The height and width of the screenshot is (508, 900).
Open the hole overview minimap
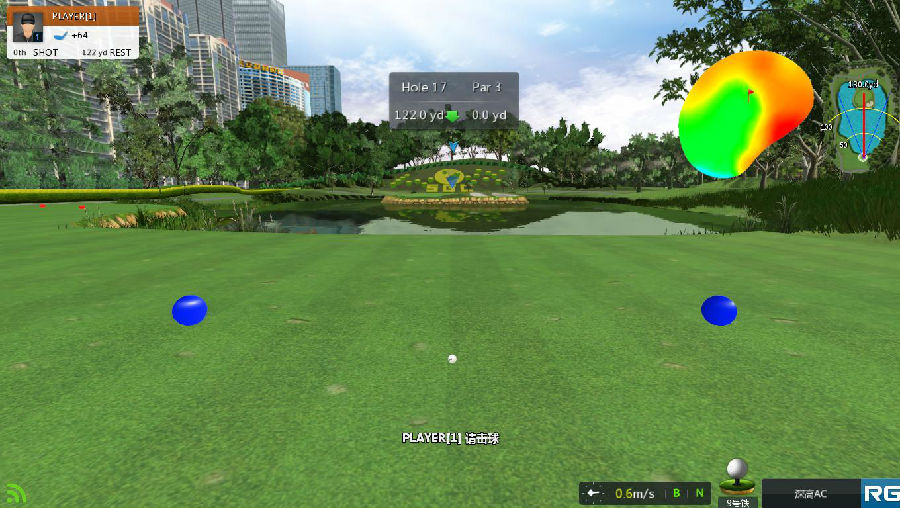(861, 117)
